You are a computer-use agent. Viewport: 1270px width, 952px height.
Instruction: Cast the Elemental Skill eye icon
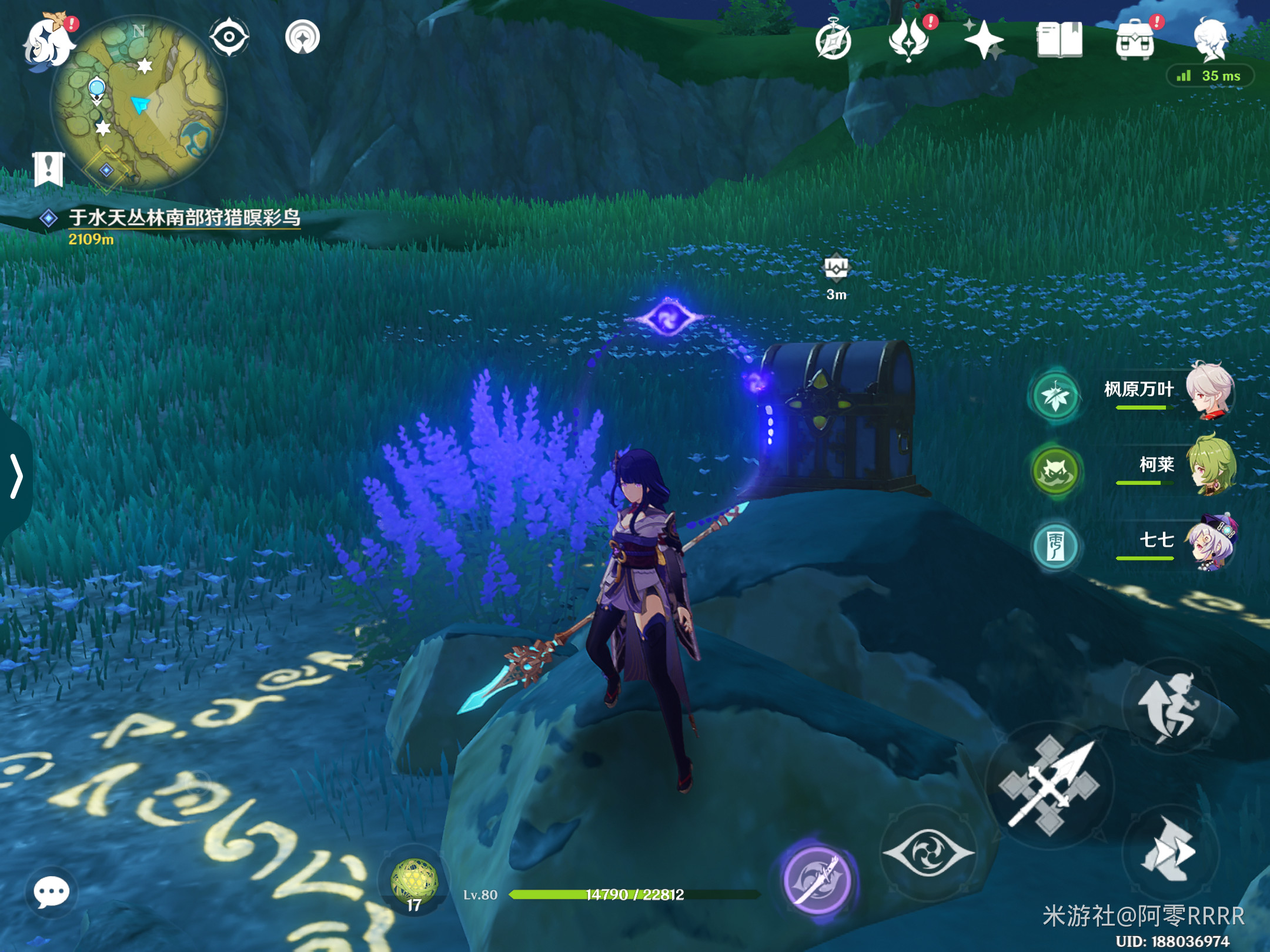pyautogui.click(x=928, y=853)
